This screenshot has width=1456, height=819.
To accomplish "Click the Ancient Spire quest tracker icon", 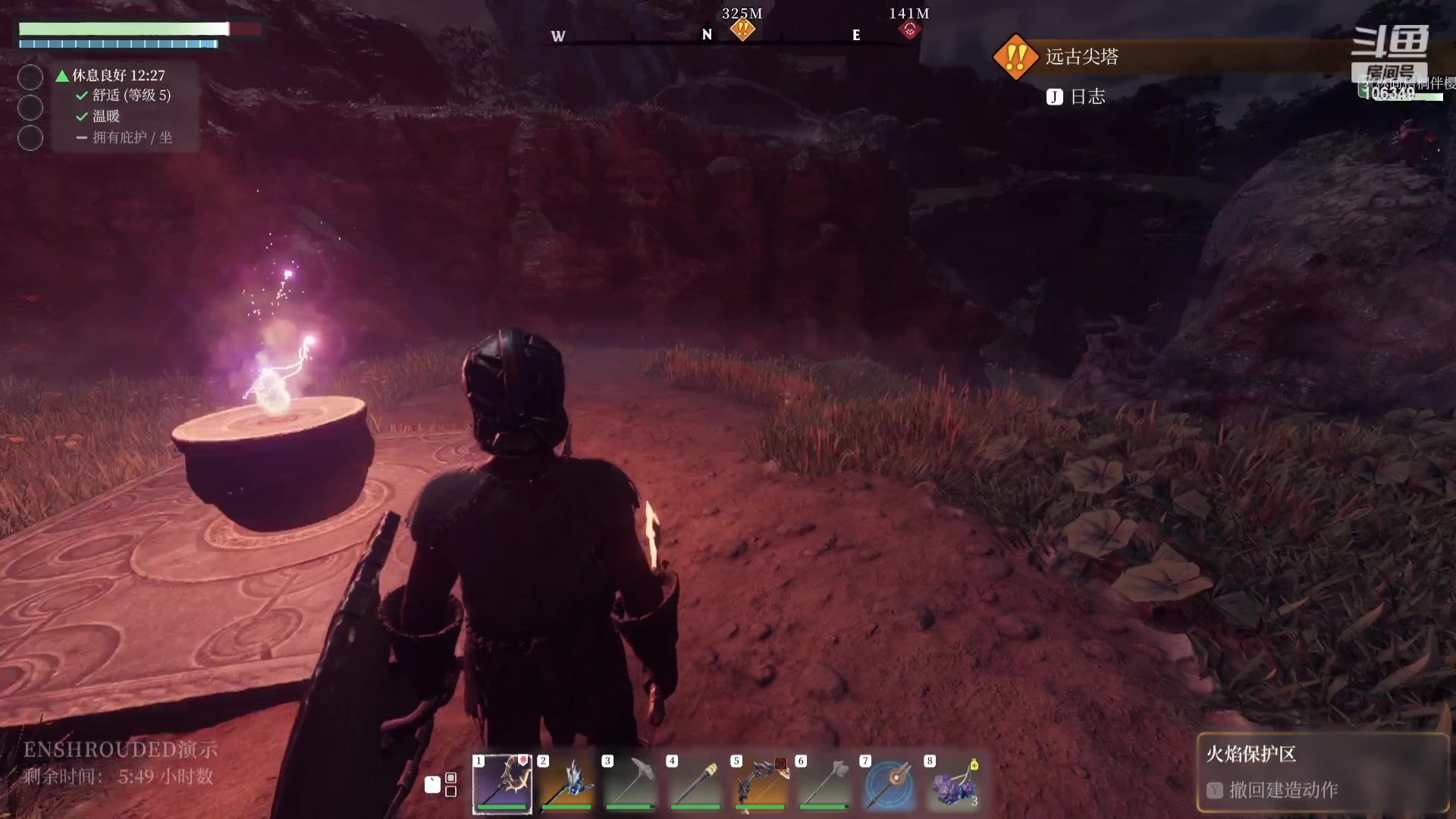I will 1015,57.
